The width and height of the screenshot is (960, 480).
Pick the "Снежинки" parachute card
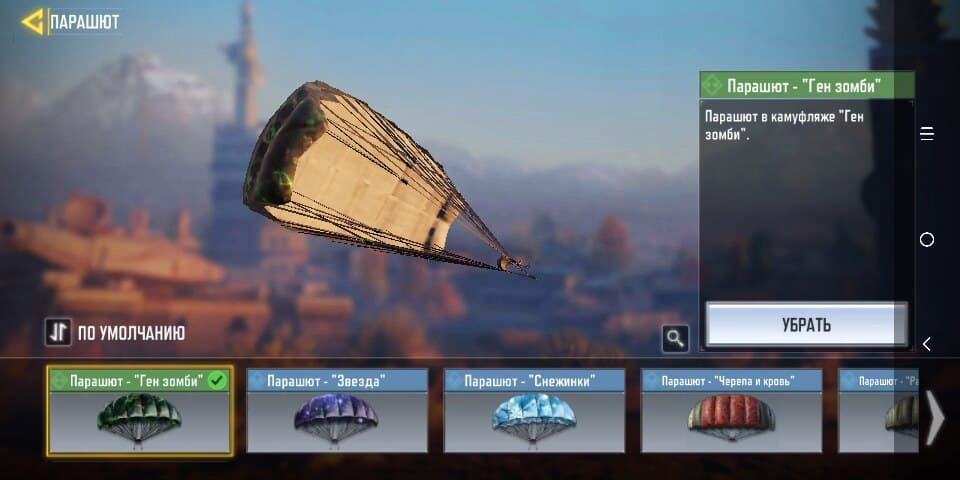pyautogui.click(x=534, y=412)
